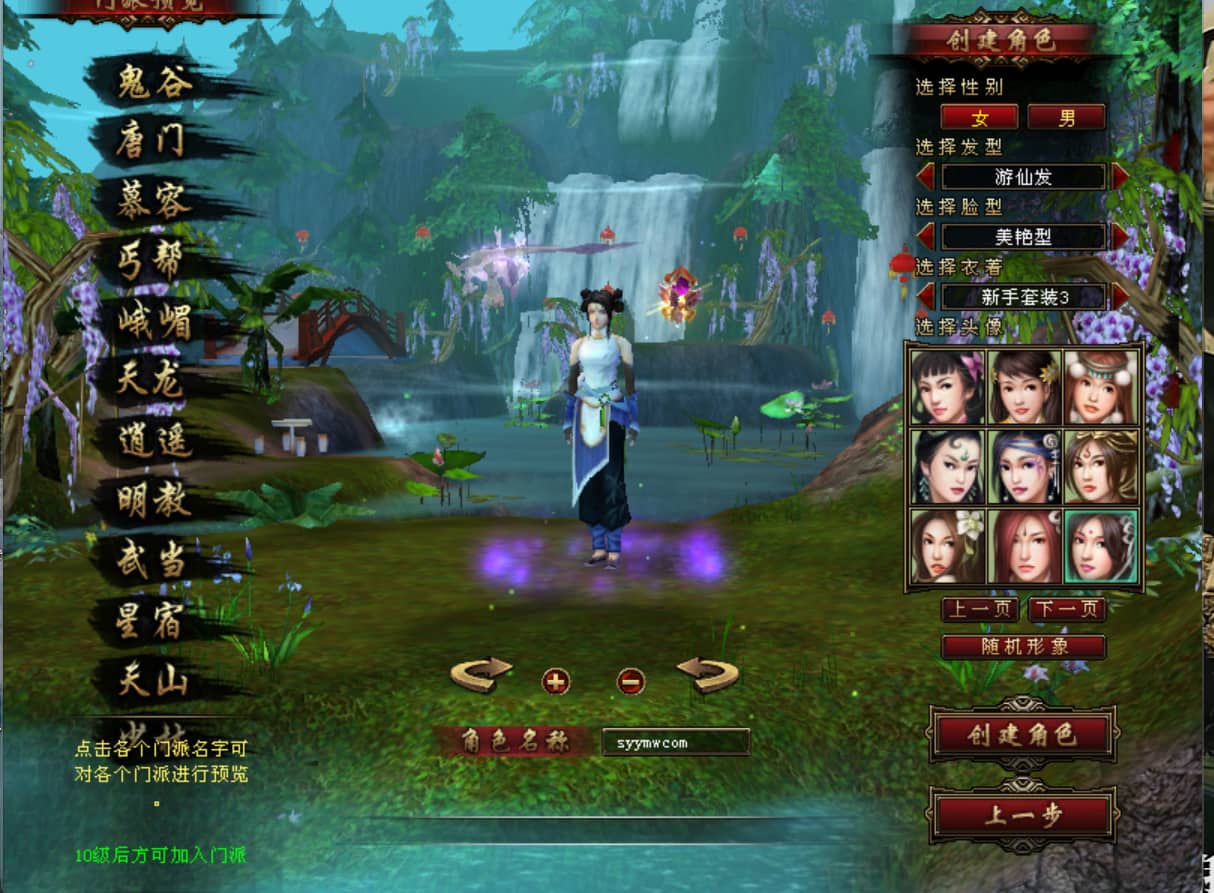Select the 星宿 sect entry
Viewport: 1214px width, 893px height.
click(152, 622)
